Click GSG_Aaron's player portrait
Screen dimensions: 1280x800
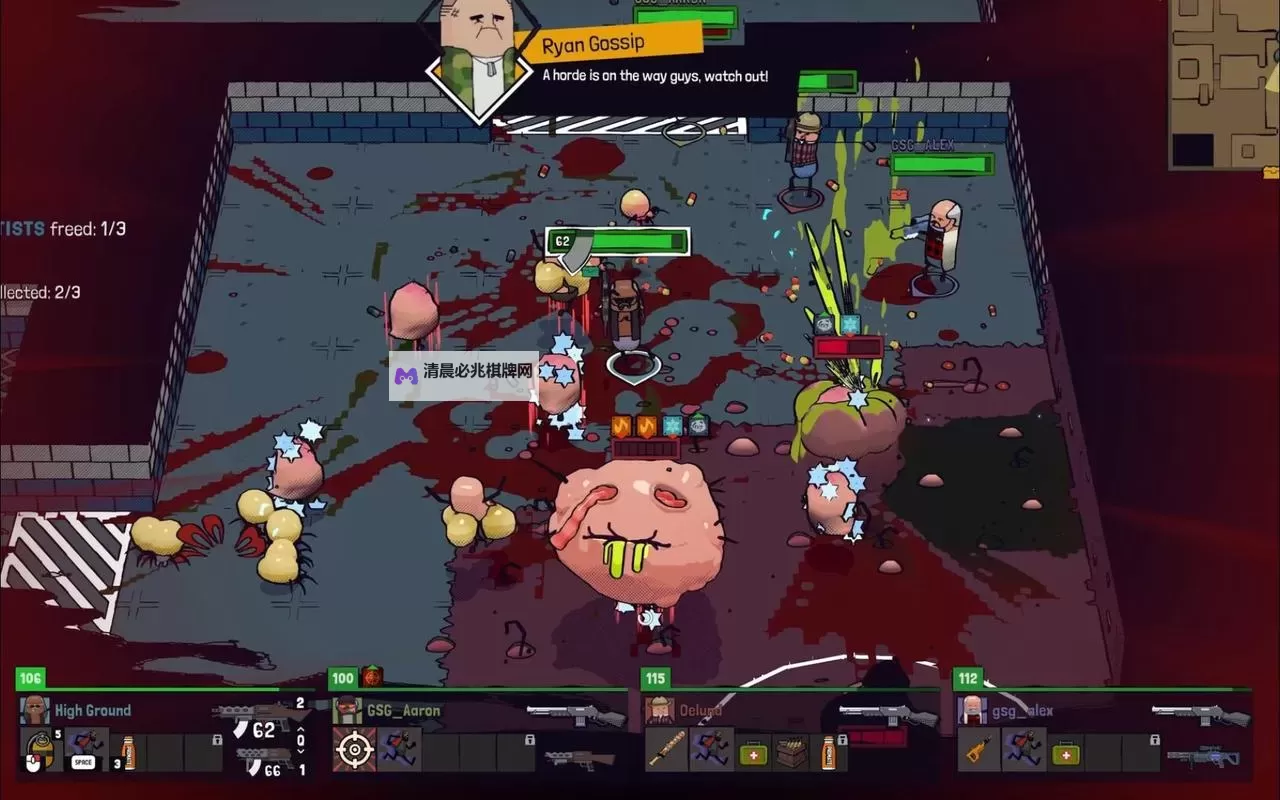pos(347,710)
